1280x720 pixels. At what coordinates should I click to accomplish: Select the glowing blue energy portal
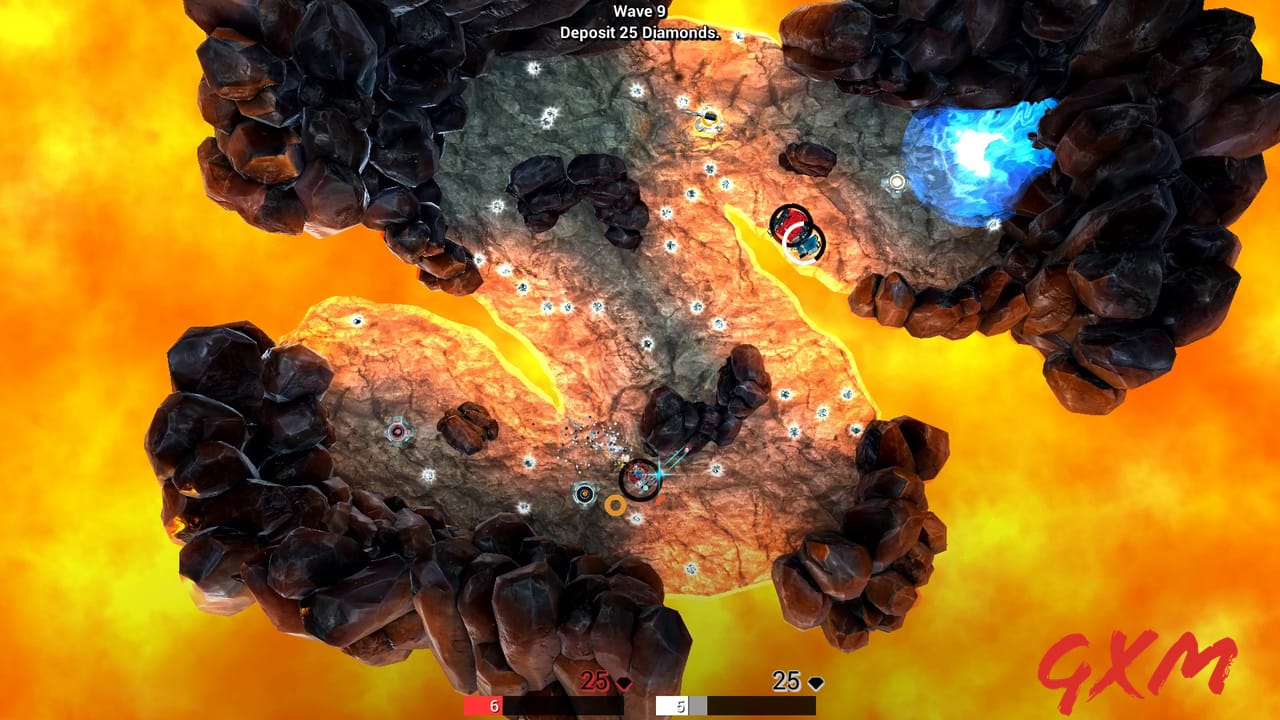(975, 150)
